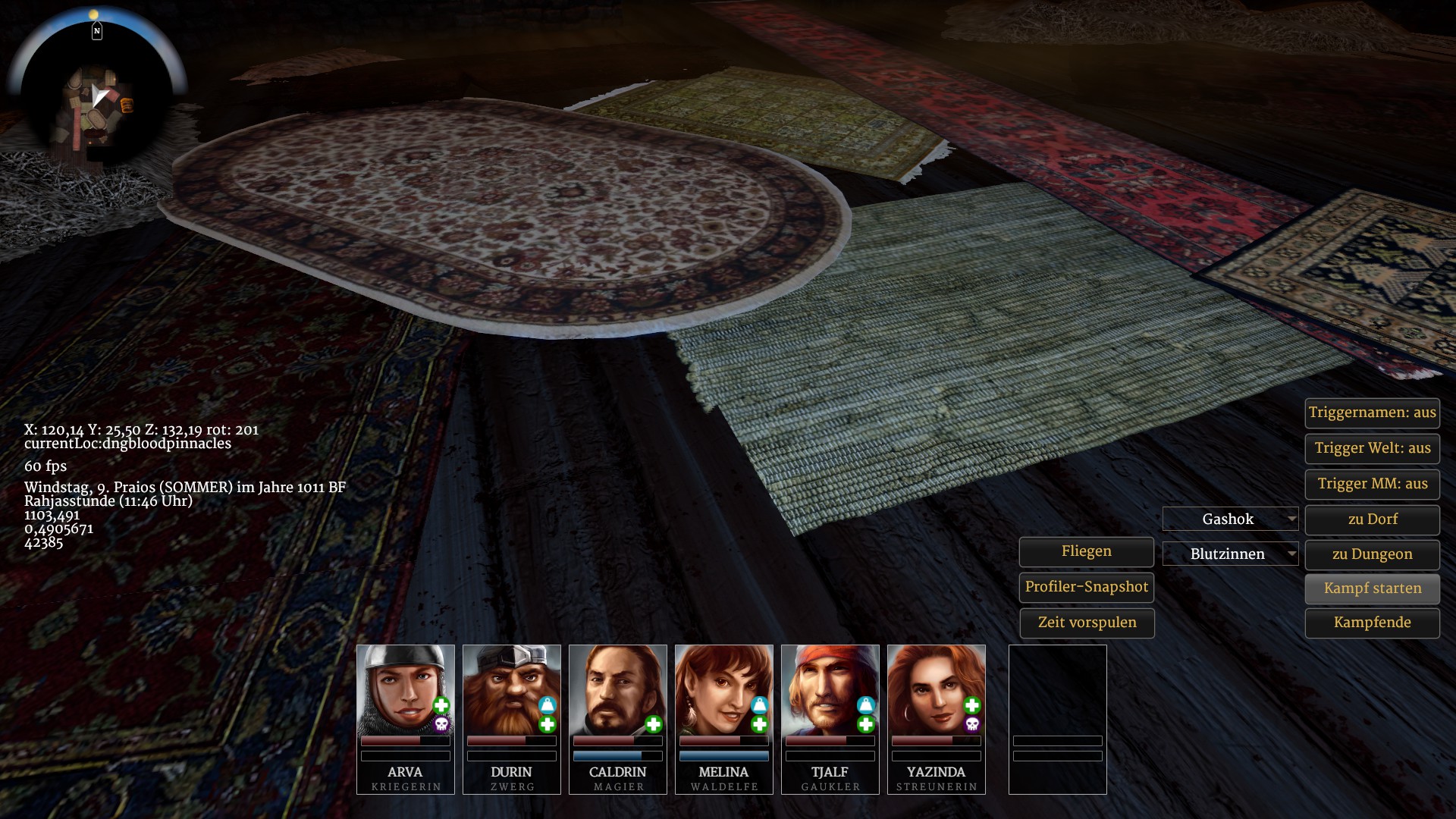The height and width of the screenshot is (819, 1456).
Task: Toggle Trigger MM option
Action: 1372,484
